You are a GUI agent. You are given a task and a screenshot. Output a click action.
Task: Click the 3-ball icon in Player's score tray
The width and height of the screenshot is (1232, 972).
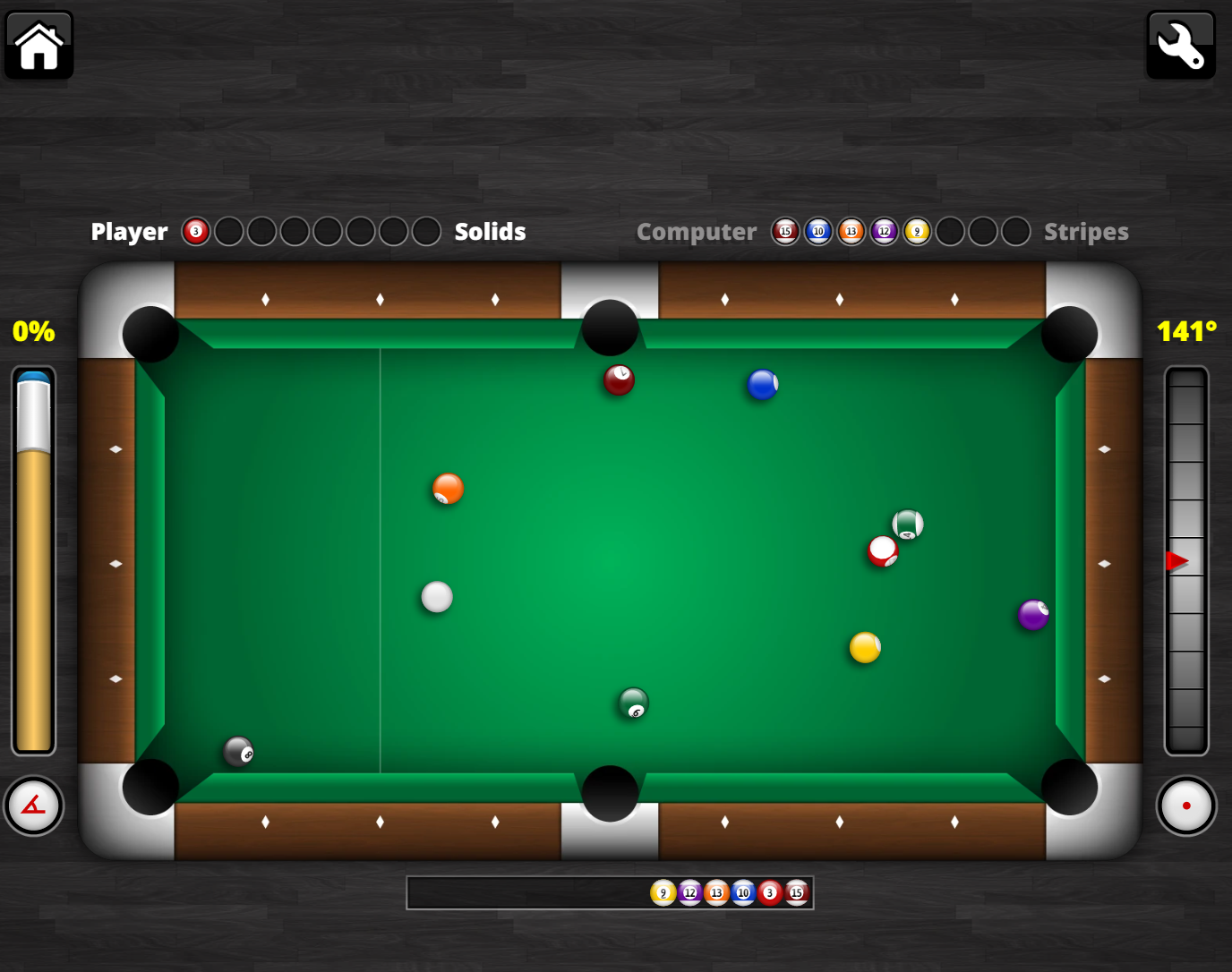pyautogui.click(x=195, y=231)
